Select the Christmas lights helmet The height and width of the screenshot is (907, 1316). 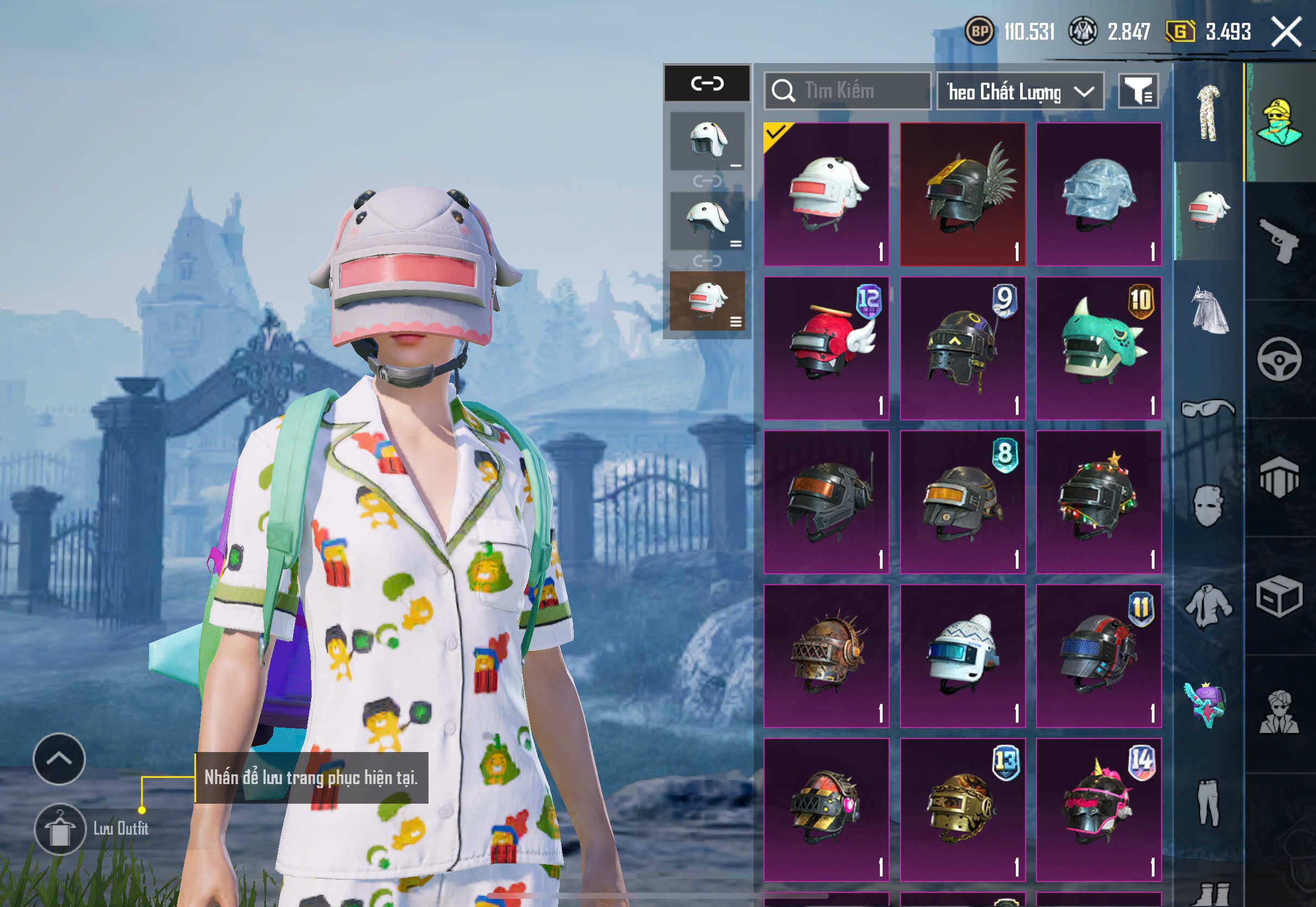1098,502
